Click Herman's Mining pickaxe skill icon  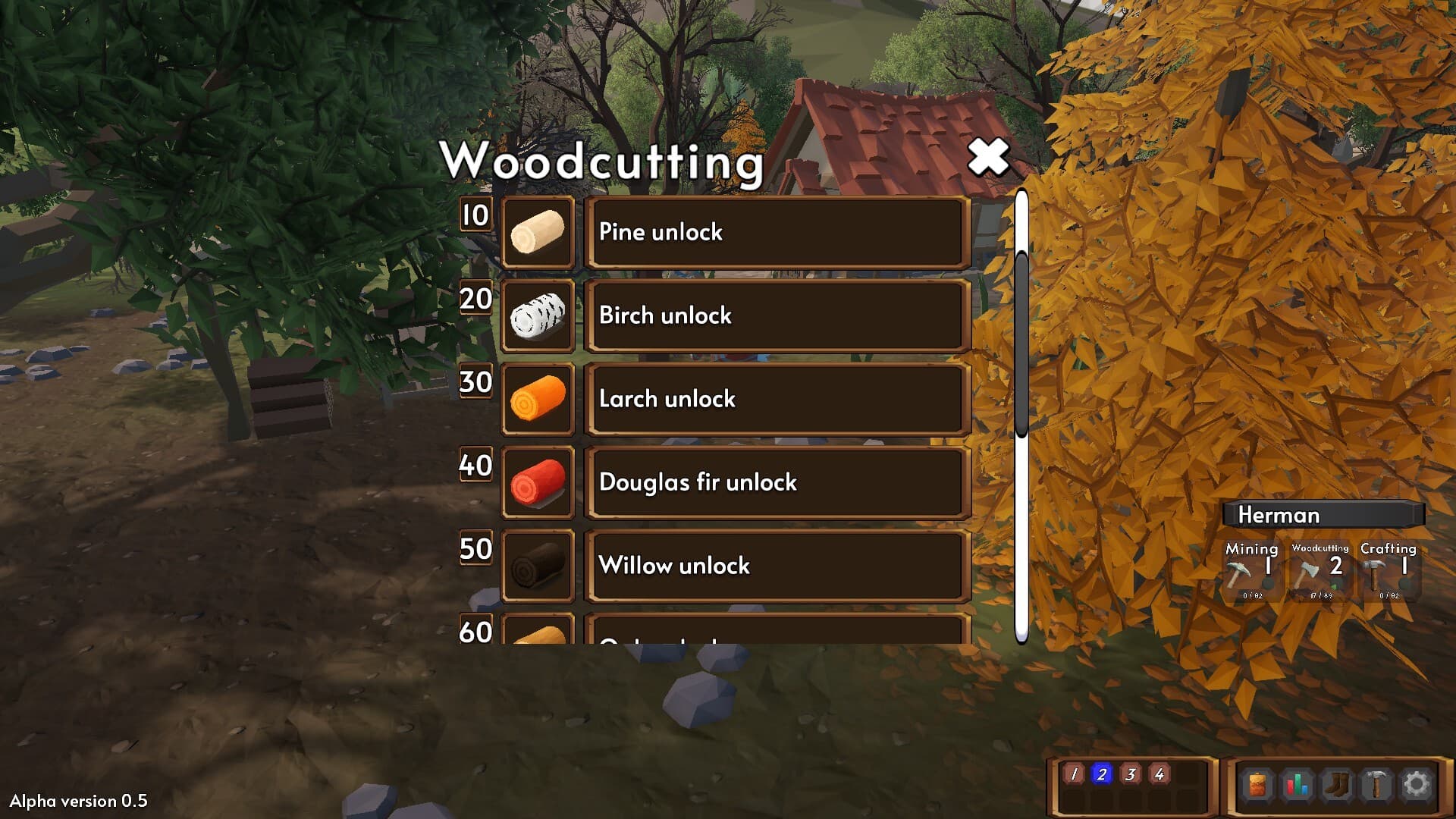pyautogui.click(x=1238, y=574)
